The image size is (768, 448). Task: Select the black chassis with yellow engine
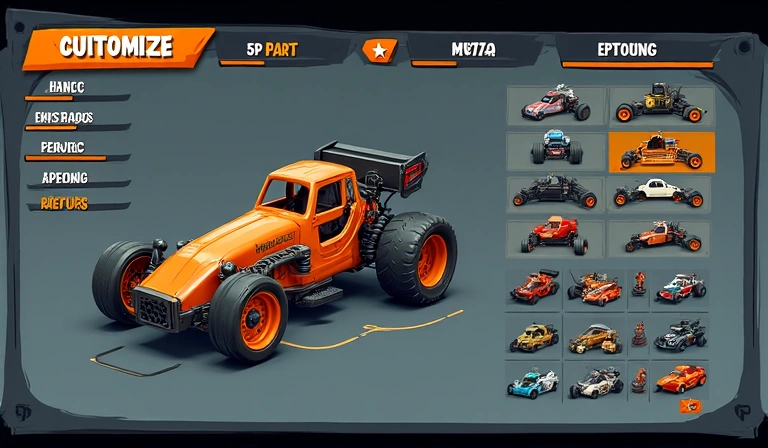tap(660, 104)
